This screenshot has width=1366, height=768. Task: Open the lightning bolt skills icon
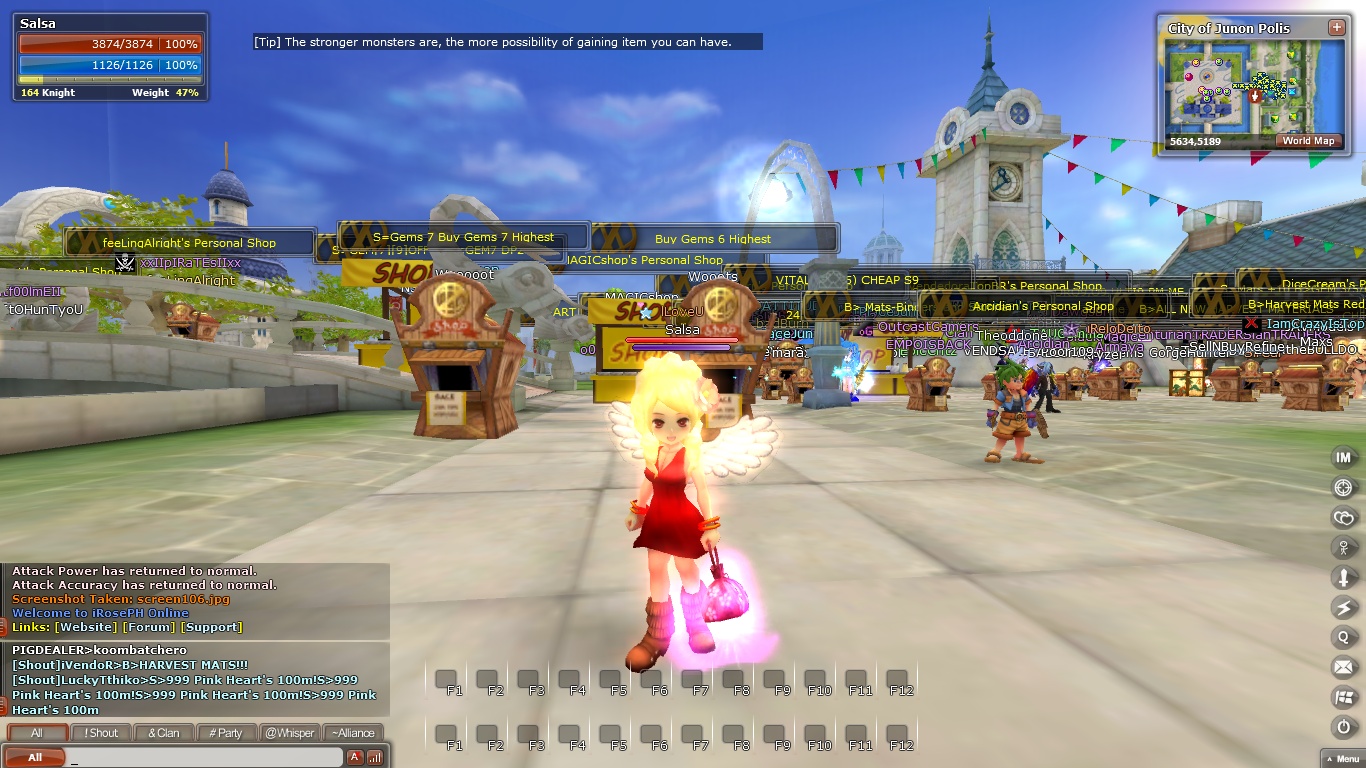1343,607
